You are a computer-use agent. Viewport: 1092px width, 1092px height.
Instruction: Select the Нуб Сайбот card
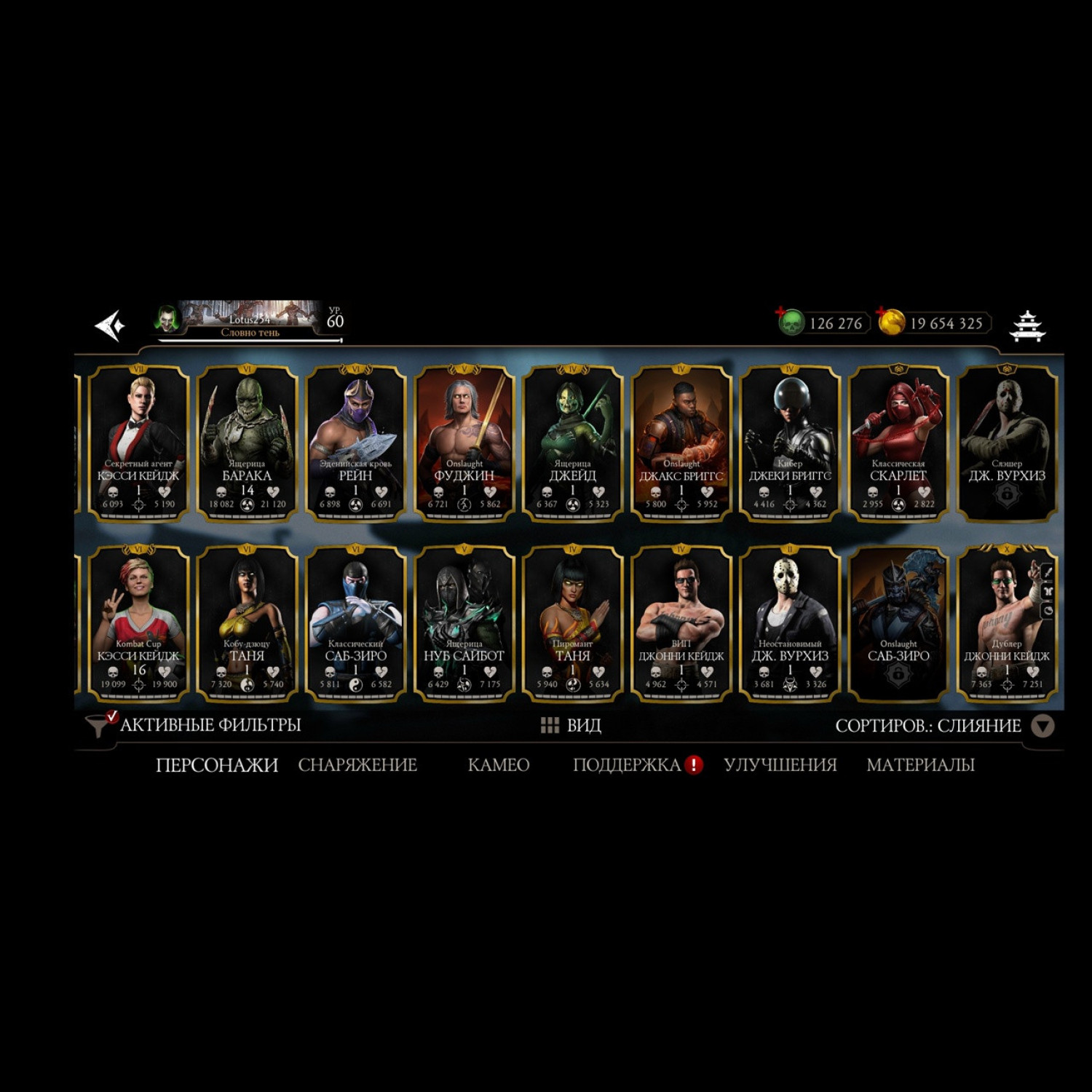[x=464, y=624]
